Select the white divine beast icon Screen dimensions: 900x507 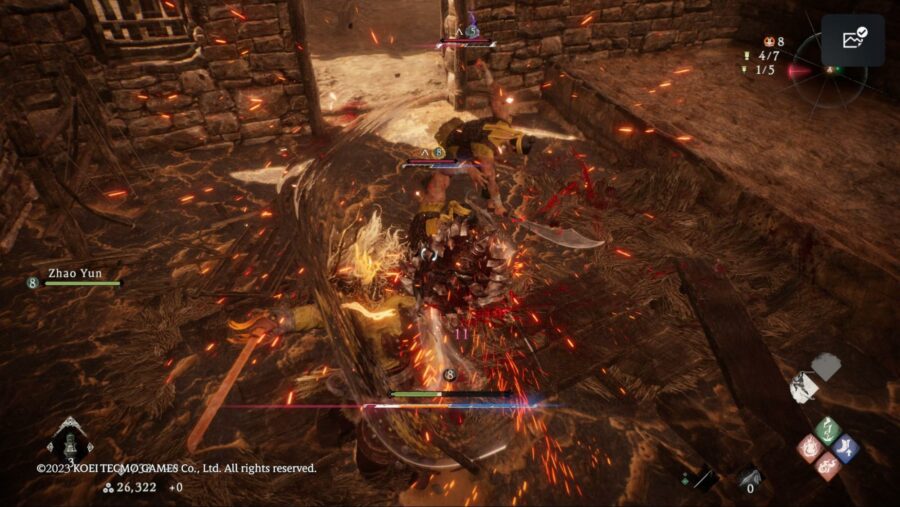coord(803,387)
